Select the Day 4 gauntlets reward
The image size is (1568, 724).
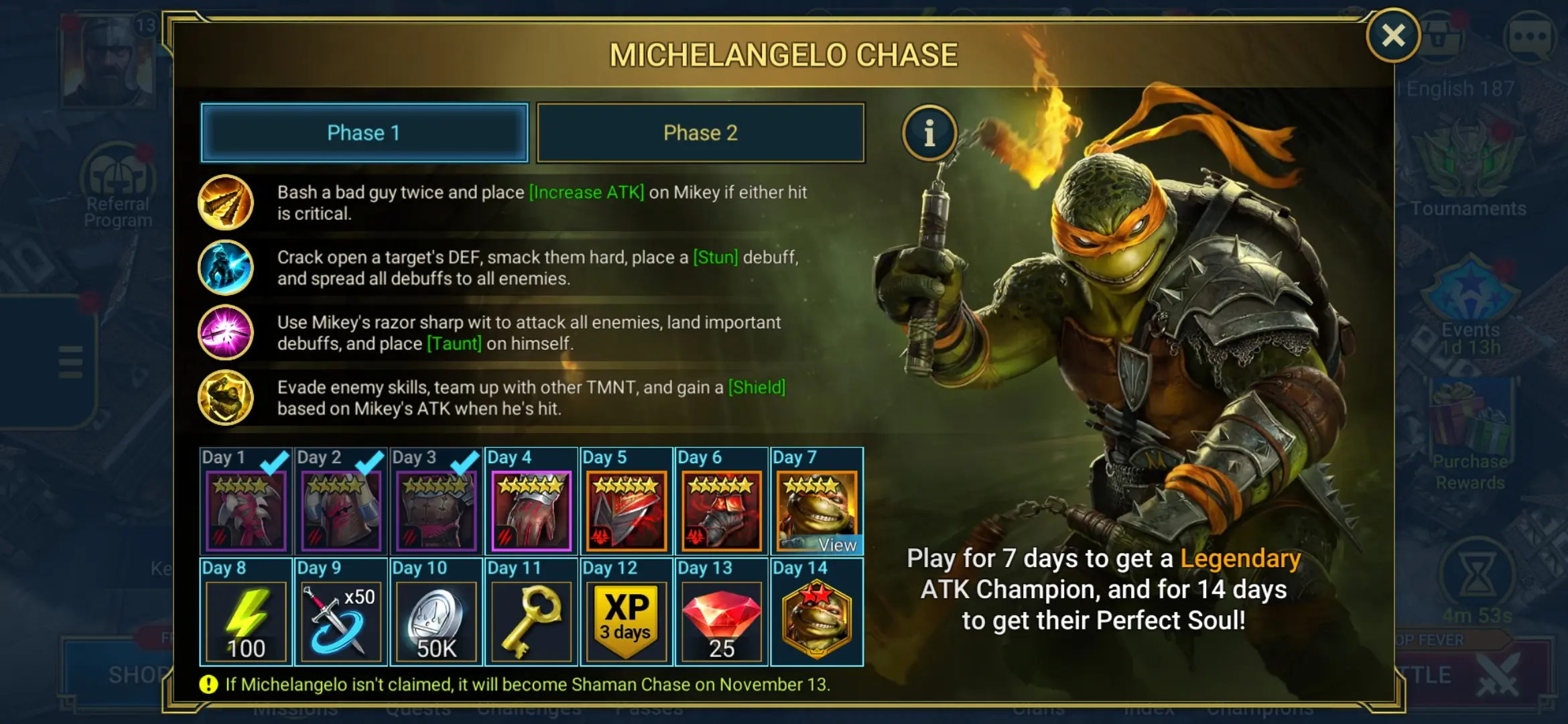(531, 511)
